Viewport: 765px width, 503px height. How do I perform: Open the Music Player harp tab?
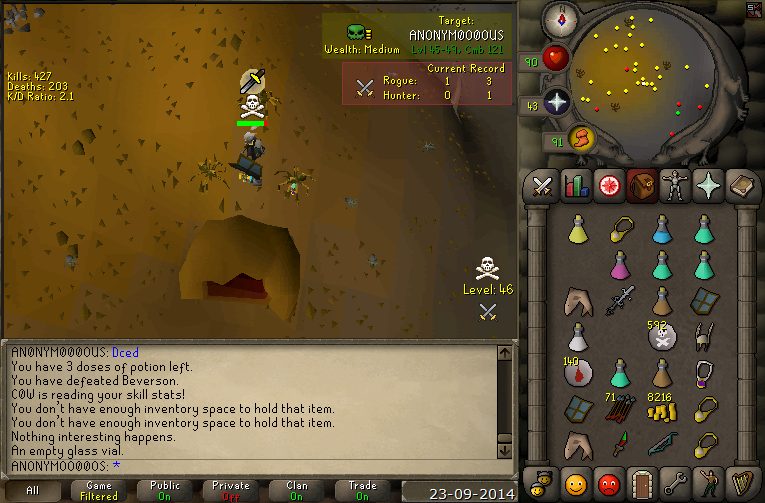click(740, 481)
